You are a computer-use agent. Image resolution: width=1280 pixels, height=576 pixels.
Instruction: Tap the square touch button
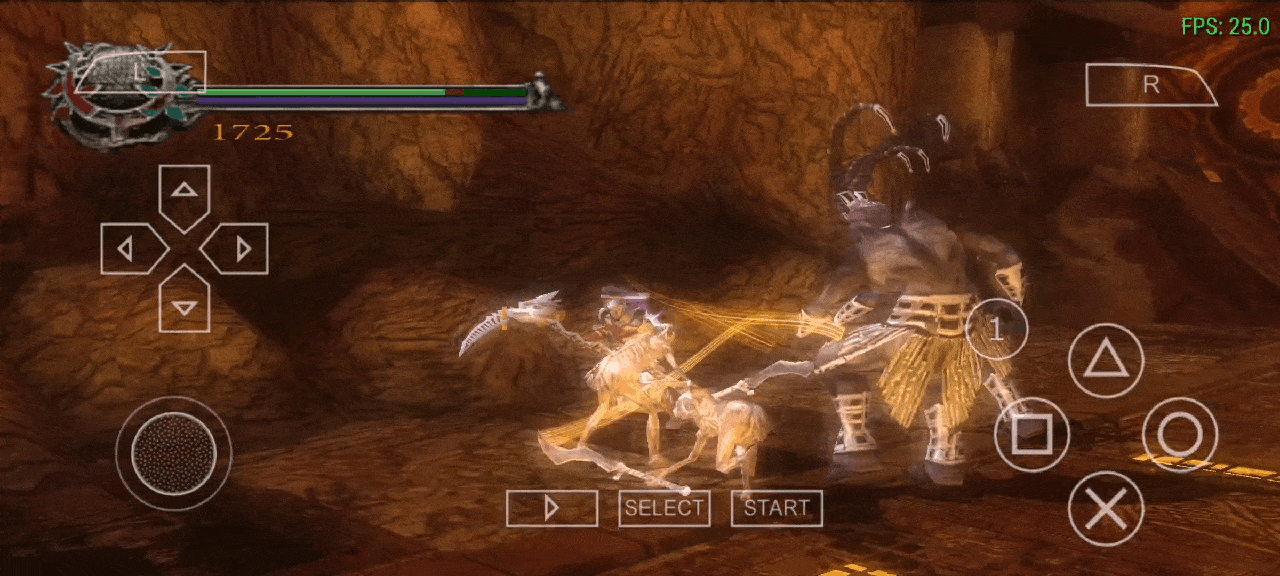1032,435
